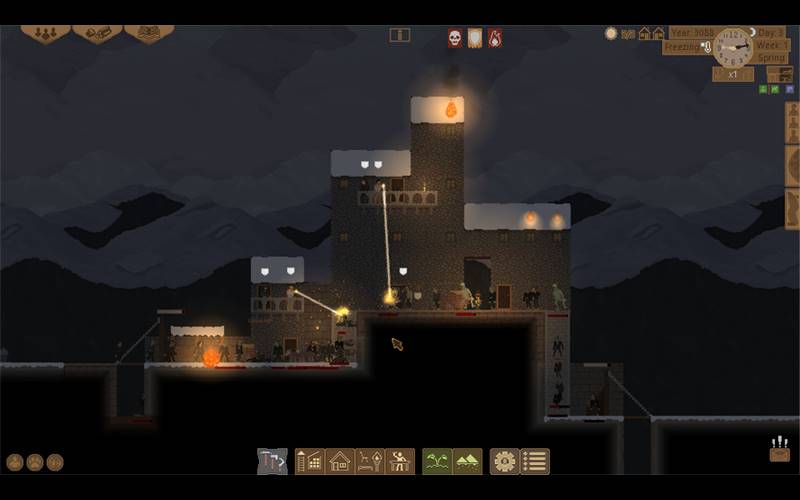
Task: Open the furniture and torch build category
Action: tap(370, 461)
